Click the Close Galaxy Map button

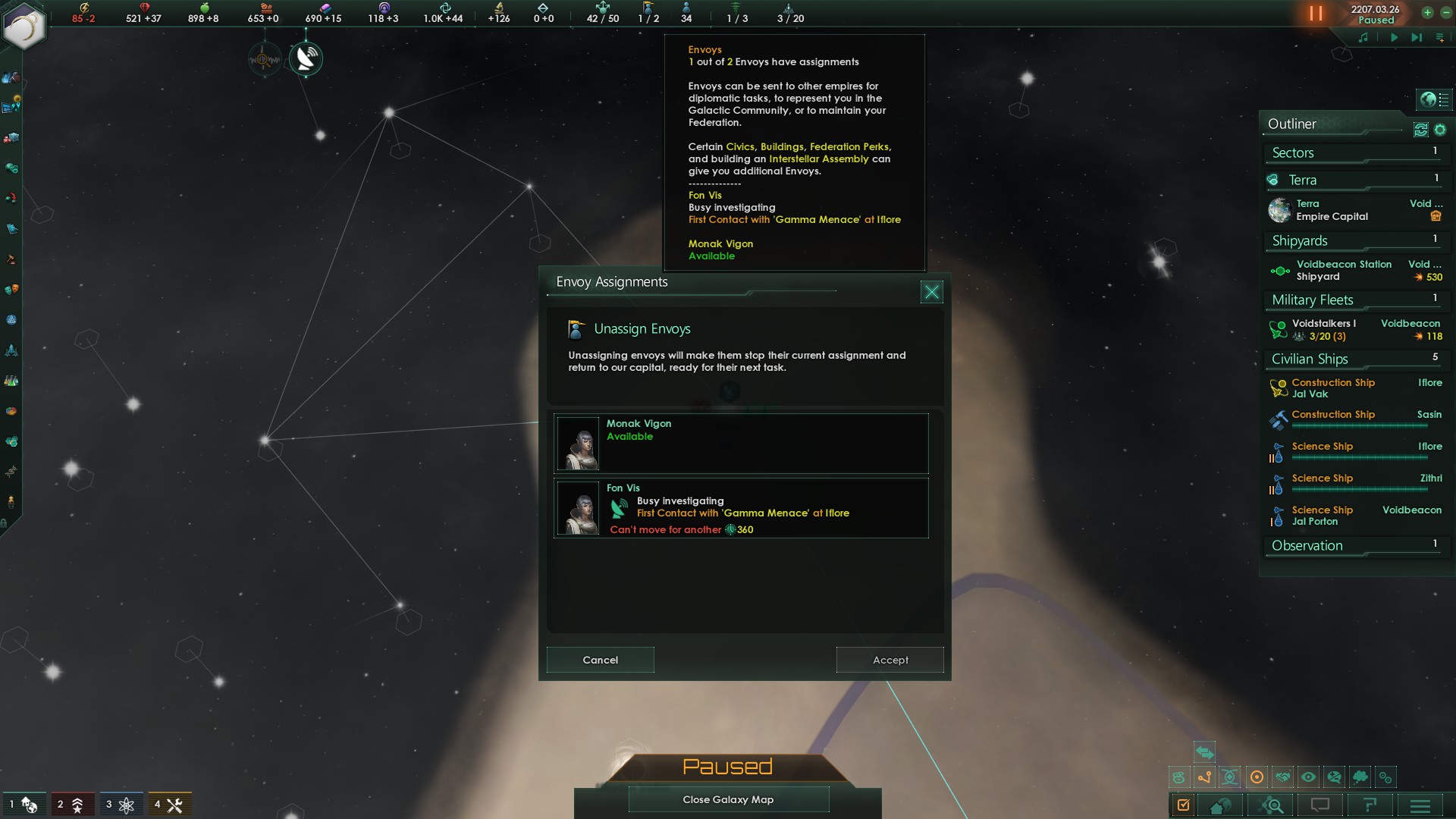[728, 799]
